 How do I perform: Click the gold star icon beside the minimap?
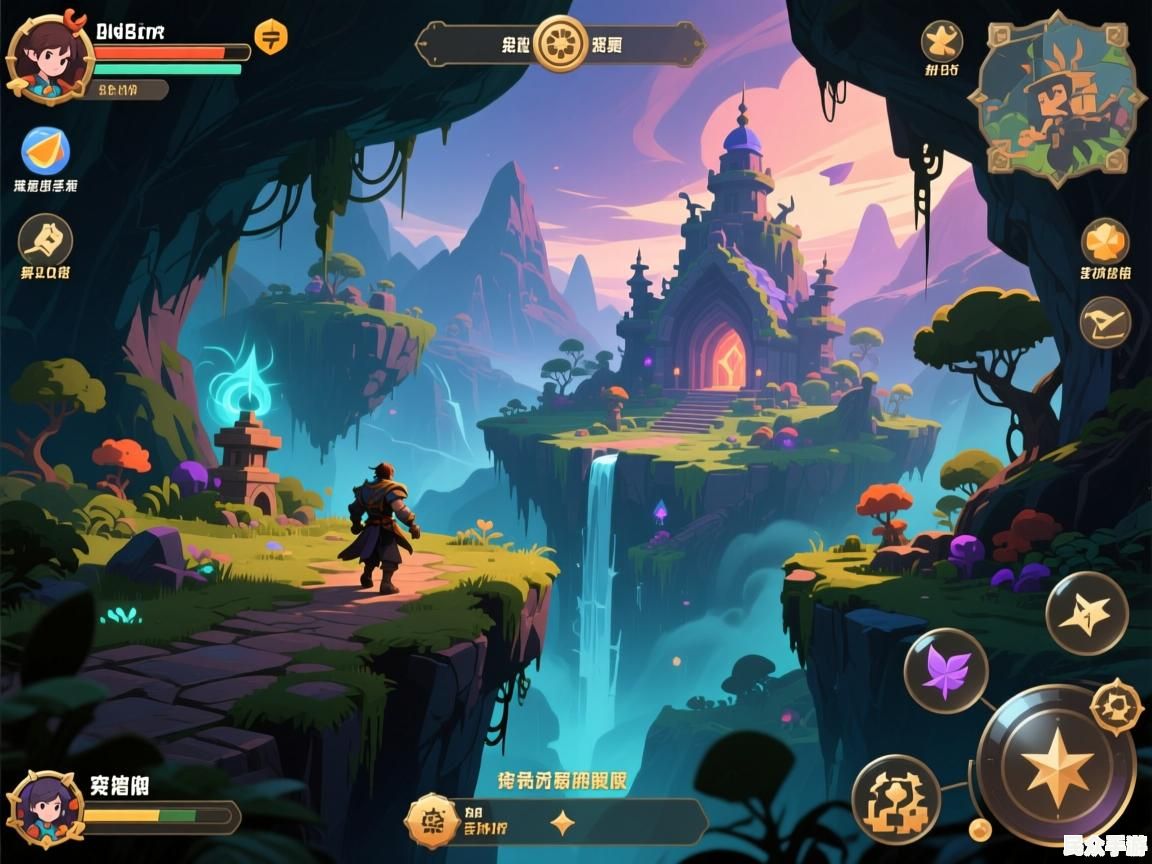point(941,41)
